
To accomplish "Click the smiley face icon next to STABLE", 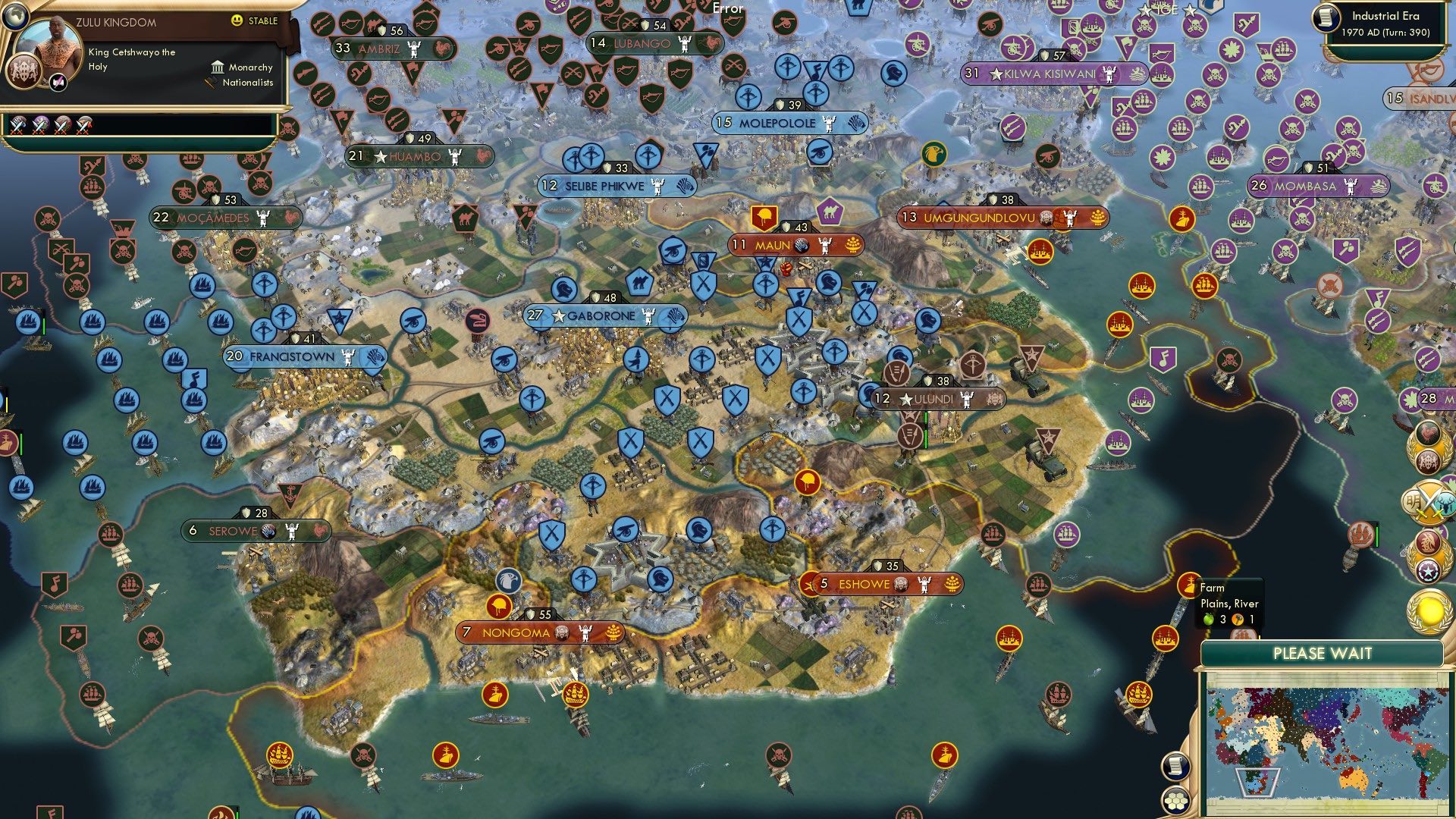I will [236, 20].
